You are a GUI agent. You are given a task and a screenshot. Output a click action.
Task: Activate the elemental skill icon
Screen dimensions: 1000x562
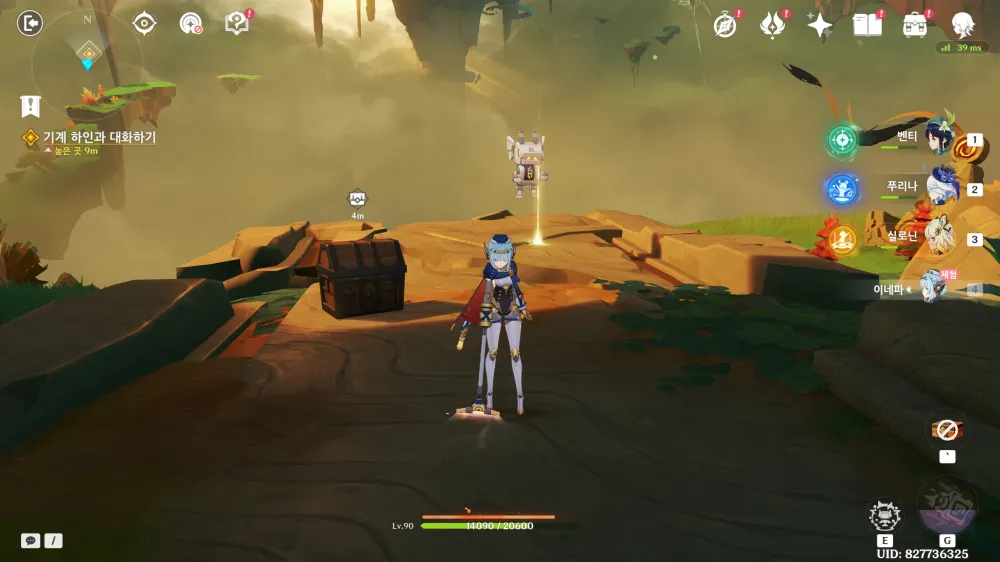[884, 515]
